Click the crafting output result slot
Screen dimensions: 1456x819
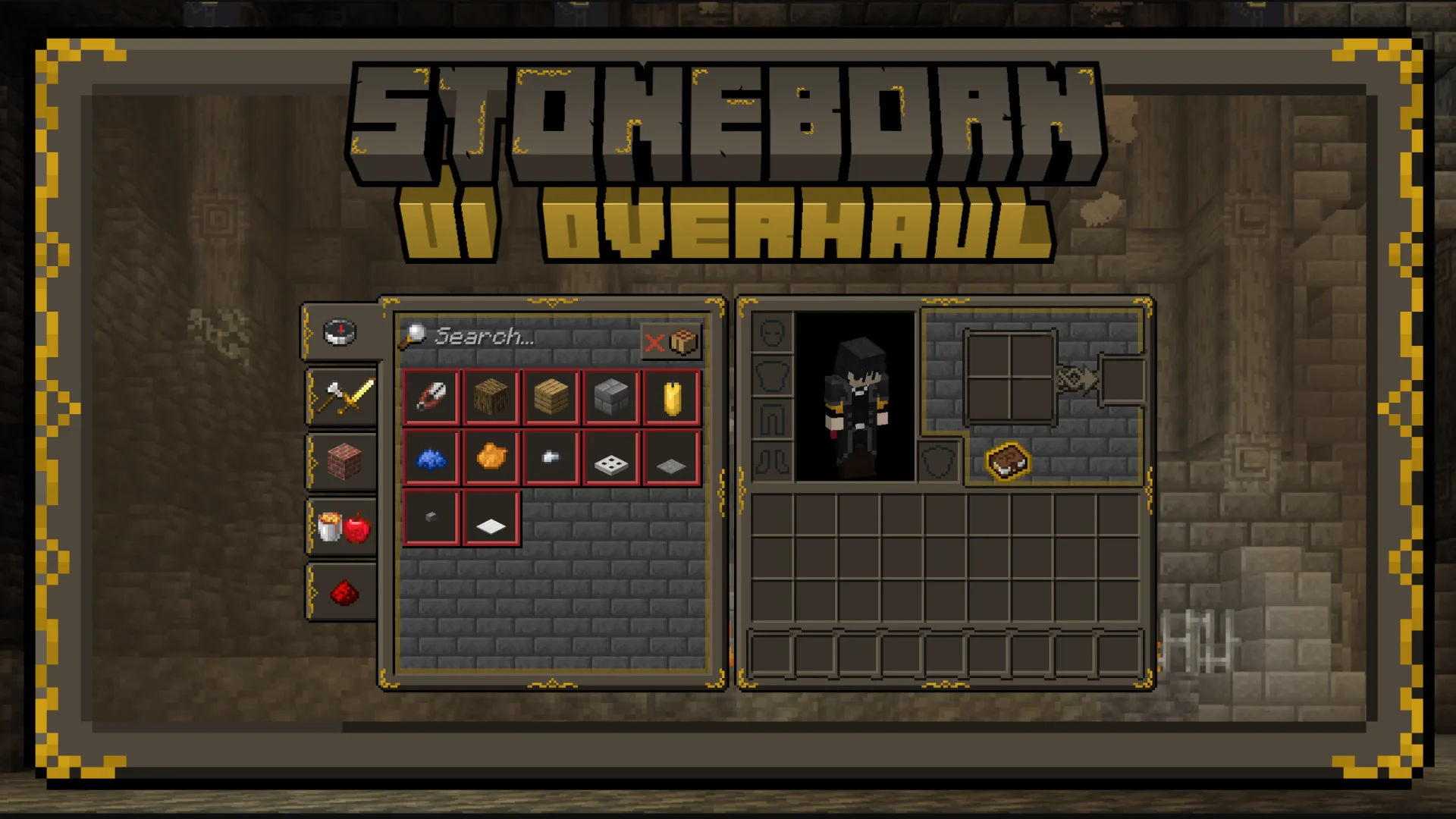(1125, 378)
